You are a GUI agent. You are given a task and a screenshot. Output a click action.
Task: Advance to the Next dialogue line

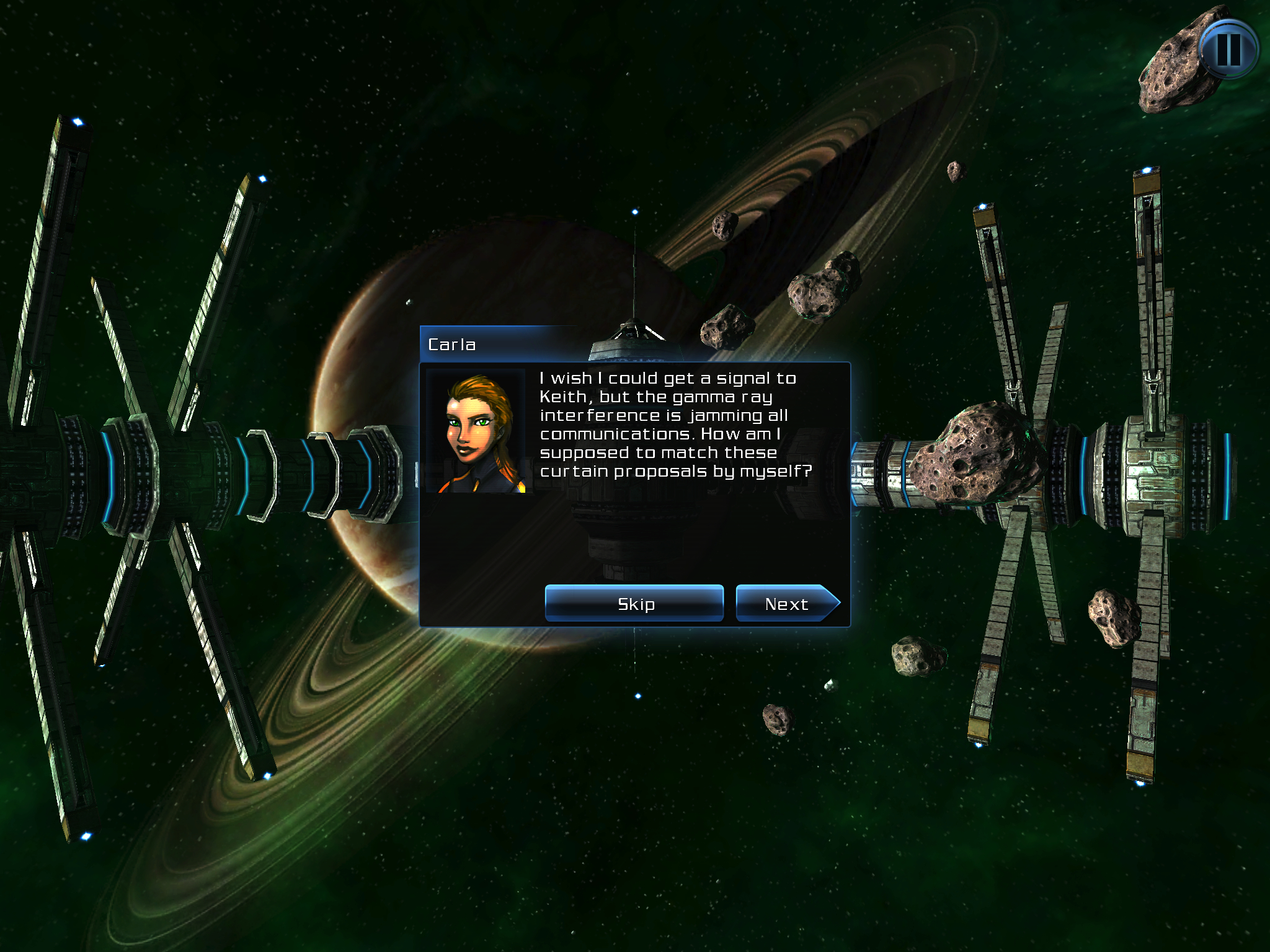786,603
